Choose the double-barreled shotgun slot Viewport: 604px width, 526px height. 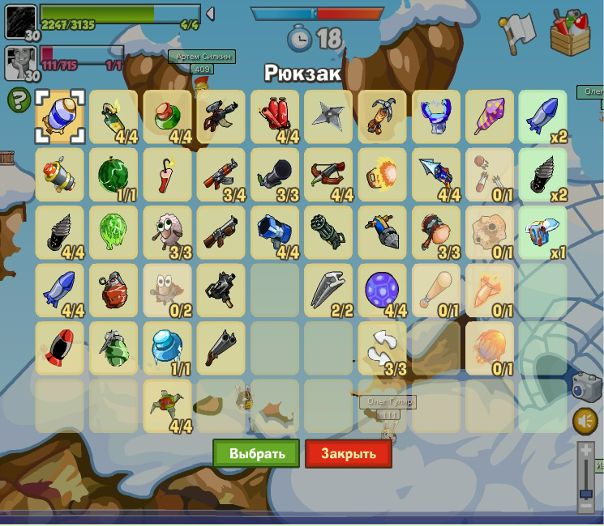pos(221,348)
